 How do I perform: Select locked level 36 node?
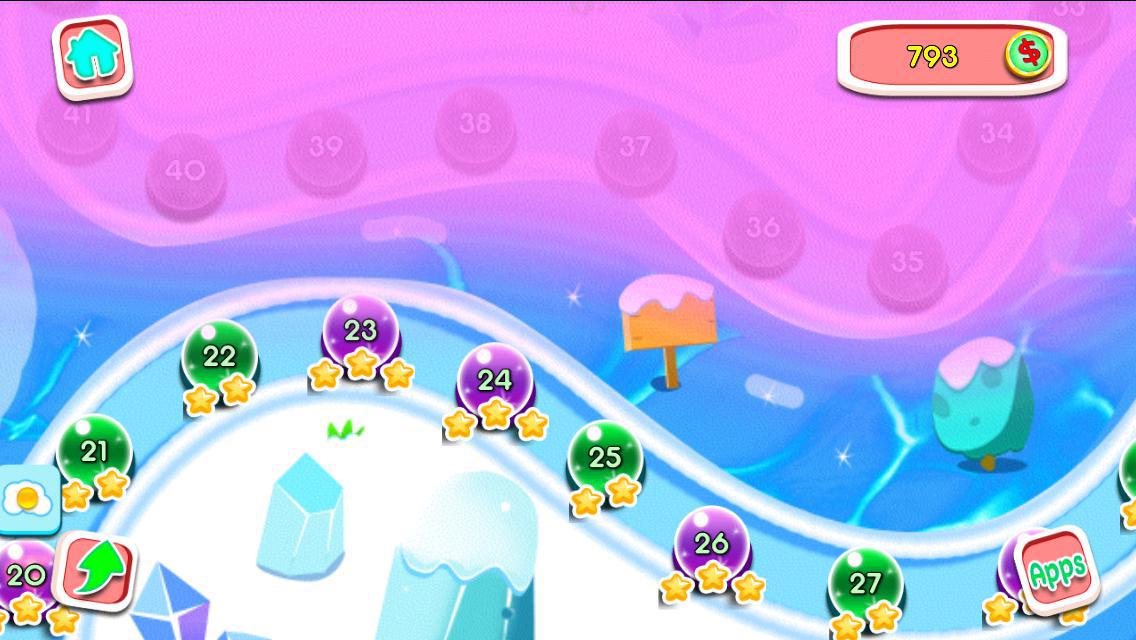click(x=763, y=228)
